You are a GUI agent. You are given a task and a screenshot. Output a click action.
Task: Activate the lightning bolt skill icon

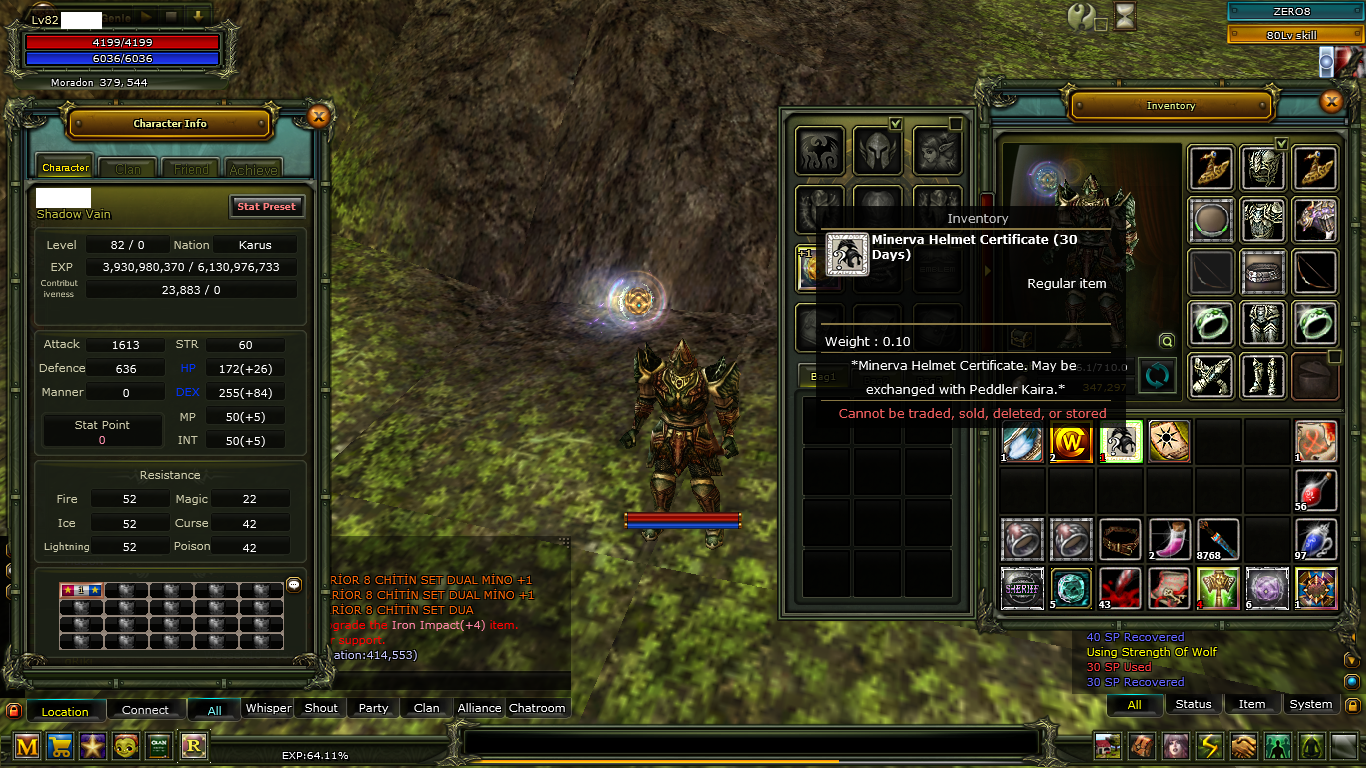click(1210, 746)
